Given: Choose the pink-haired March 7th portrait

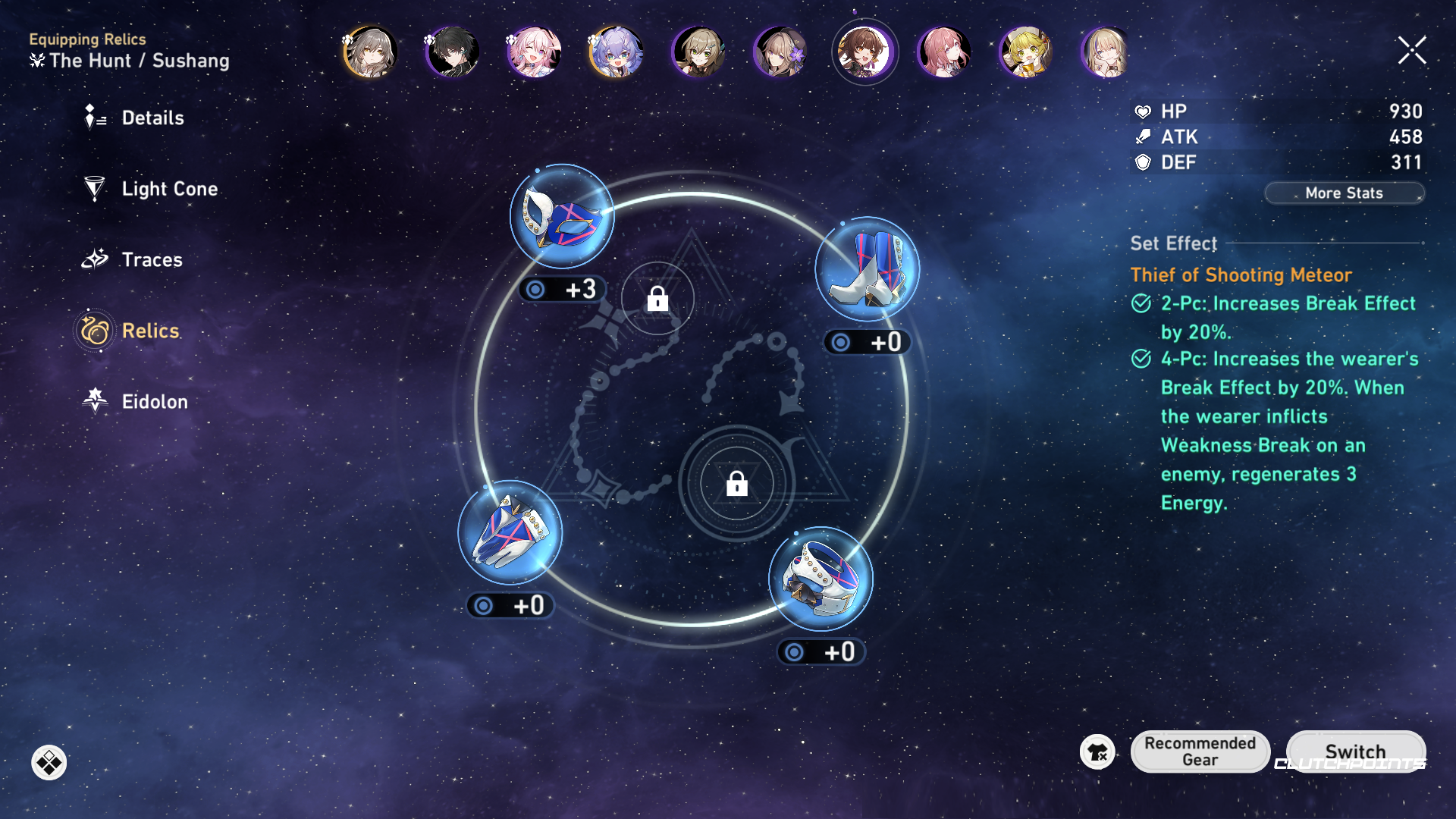Looking at the screenshot, I should coord(534,52).
